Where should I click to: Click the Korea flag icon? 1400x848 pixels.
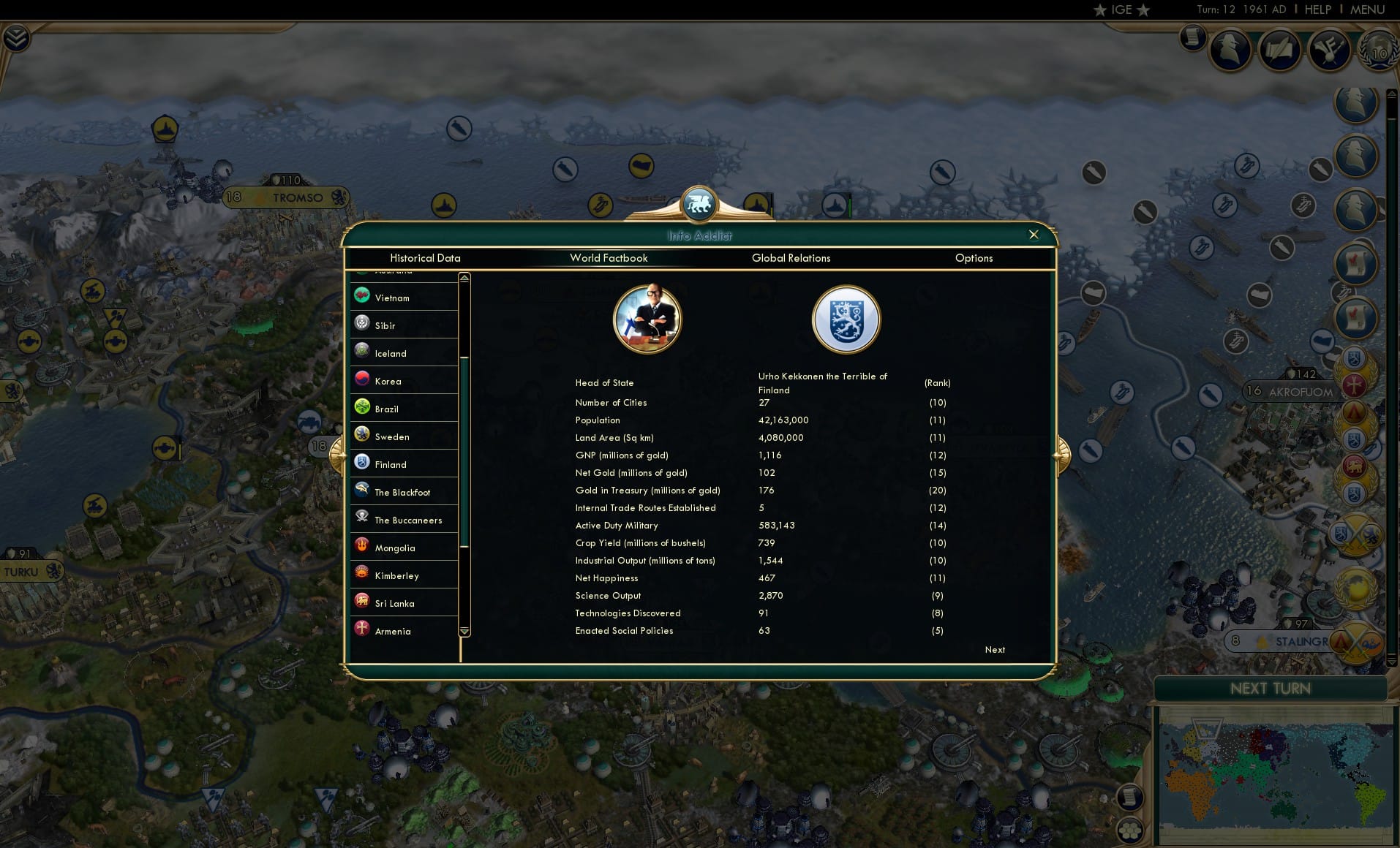pyautogui.click(x=362, y=380)
